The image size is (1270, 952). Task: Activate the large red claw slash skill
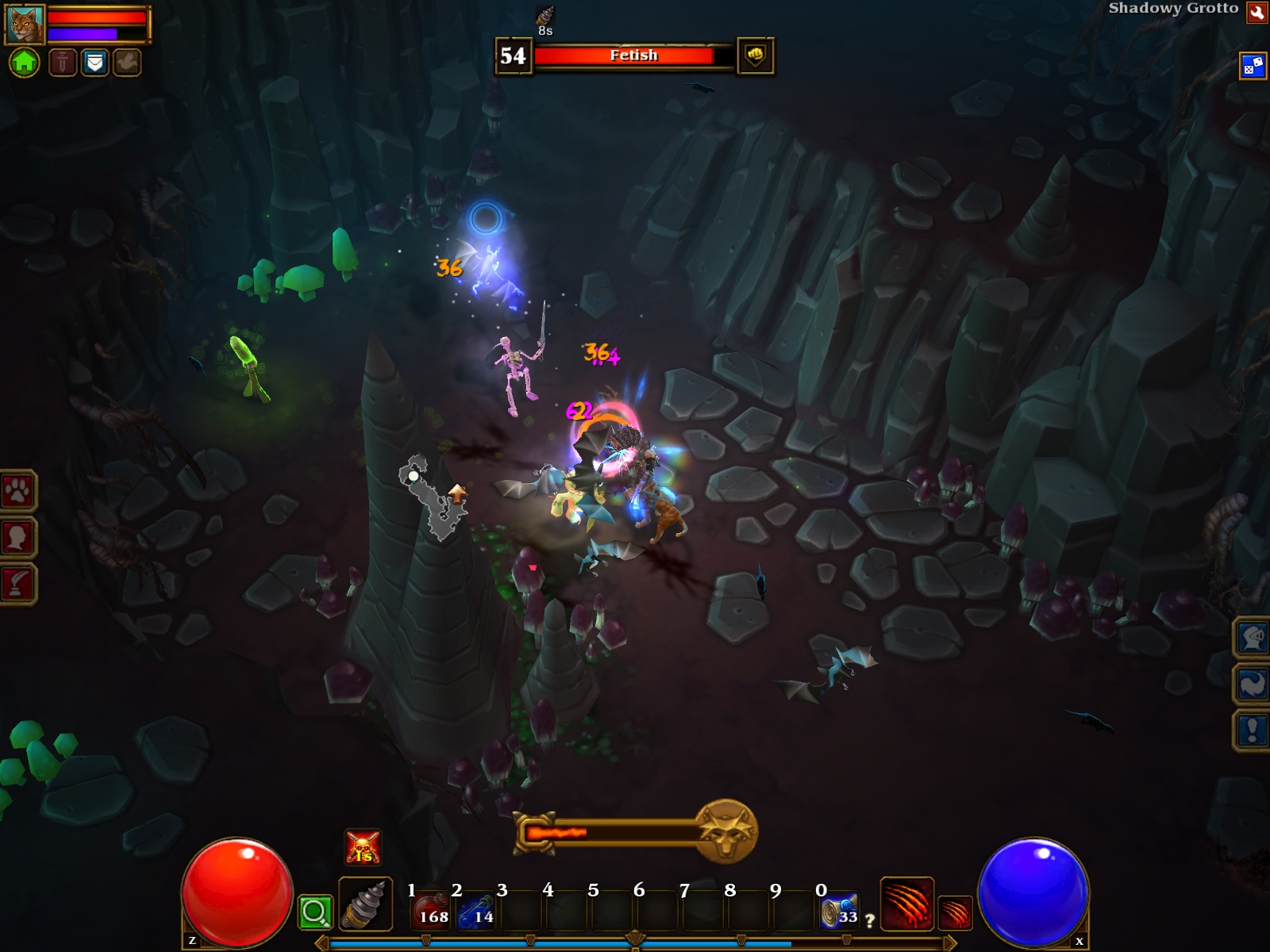(x=906, y=903)
